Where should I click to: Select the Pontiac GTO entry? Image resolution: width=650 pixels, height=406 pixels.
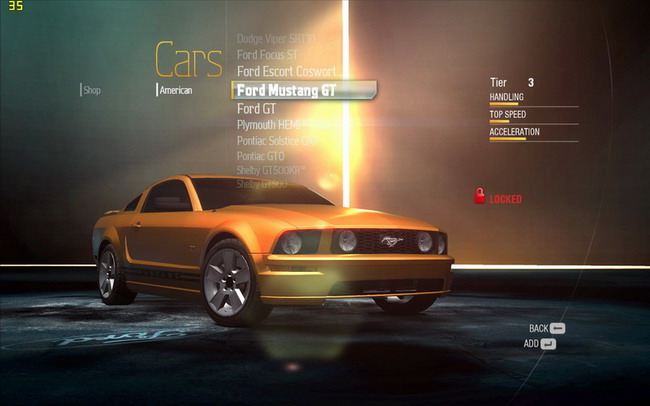(261, 157)
